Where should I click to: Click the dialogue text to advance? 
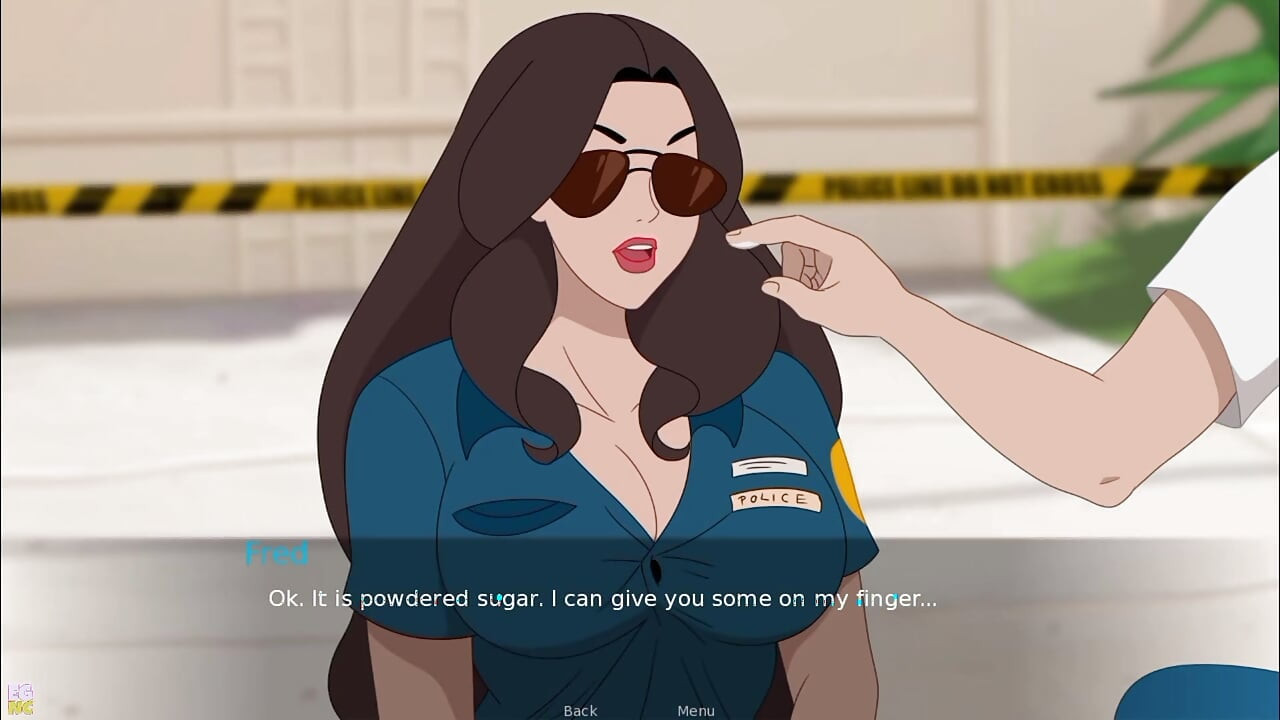point(600,598)
